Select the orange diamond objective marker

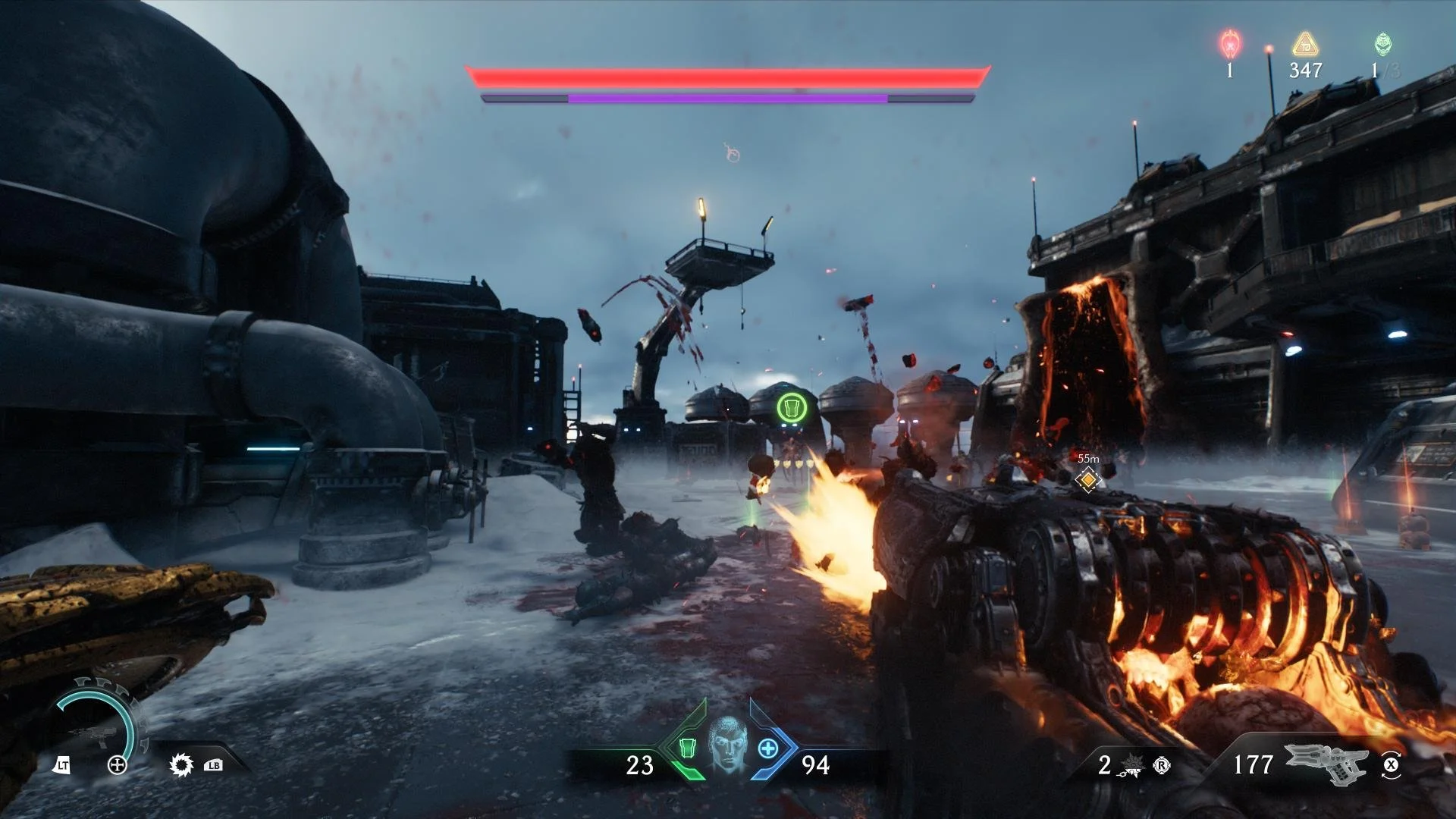point(1088,479)
